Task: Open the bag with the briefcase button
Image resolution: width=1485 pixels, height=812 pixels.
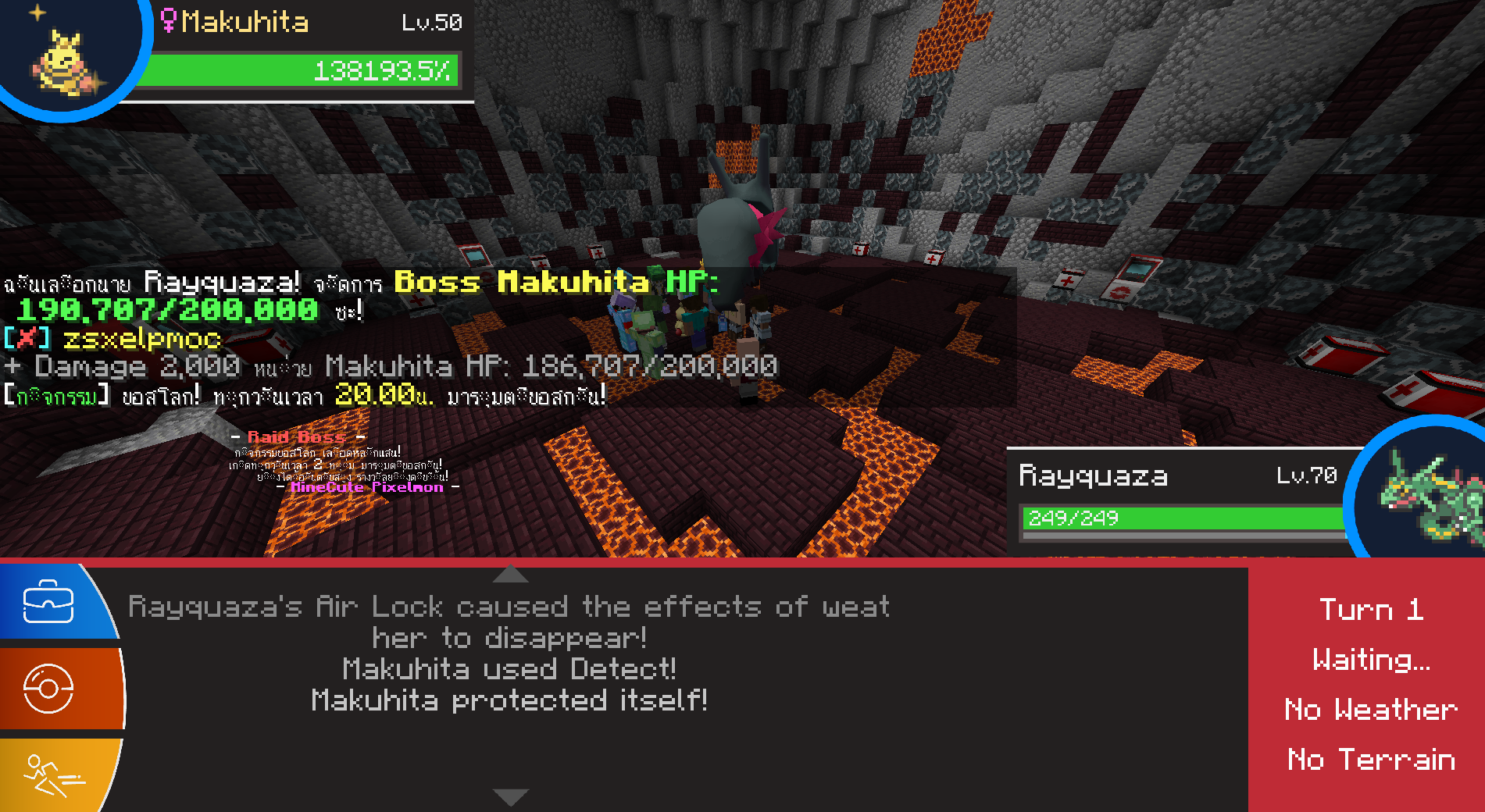Action: tap(48, 602)
